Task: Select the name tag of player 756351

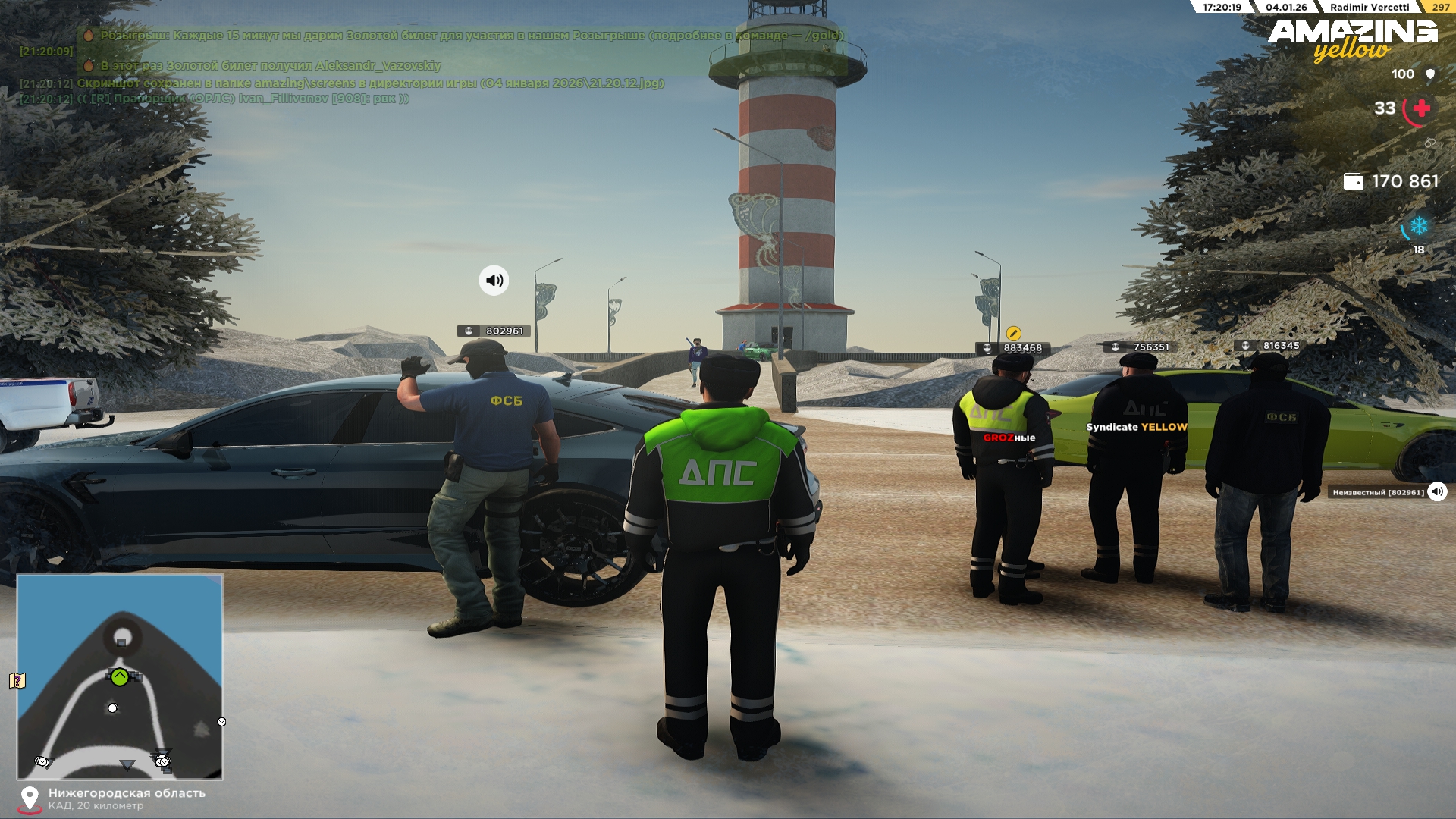Action: coord(1142,347)
